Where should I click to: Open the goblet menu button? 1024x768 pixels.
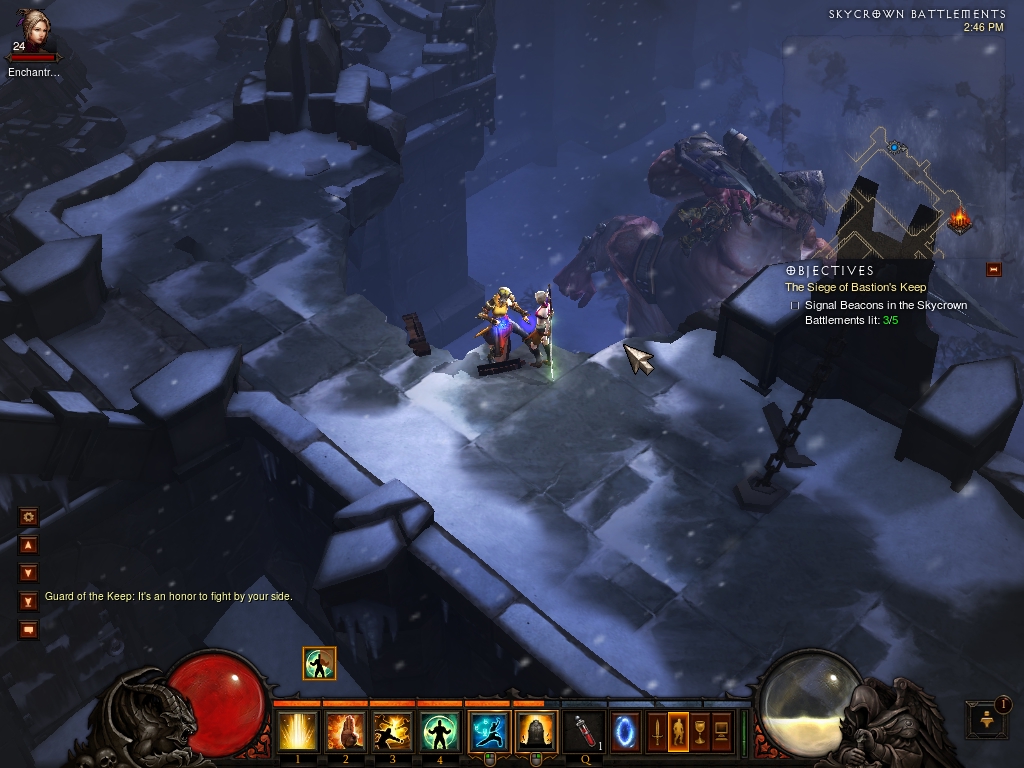(700, 730)
